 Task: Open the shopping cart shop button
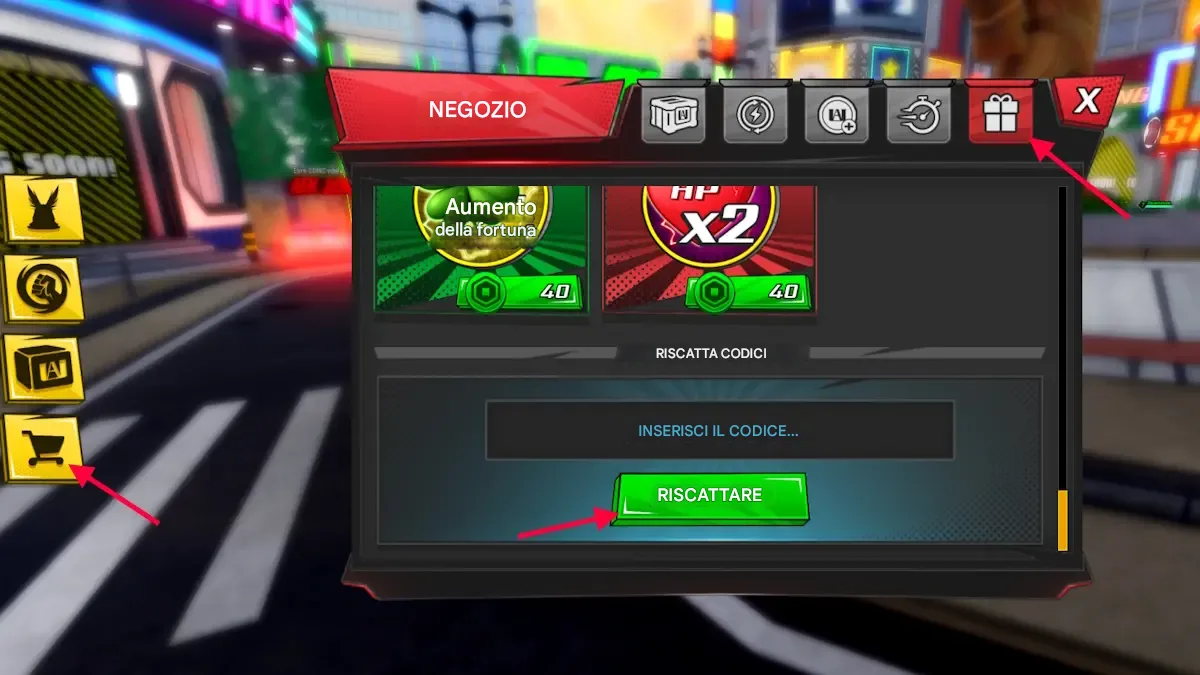[x=42, y=447]
